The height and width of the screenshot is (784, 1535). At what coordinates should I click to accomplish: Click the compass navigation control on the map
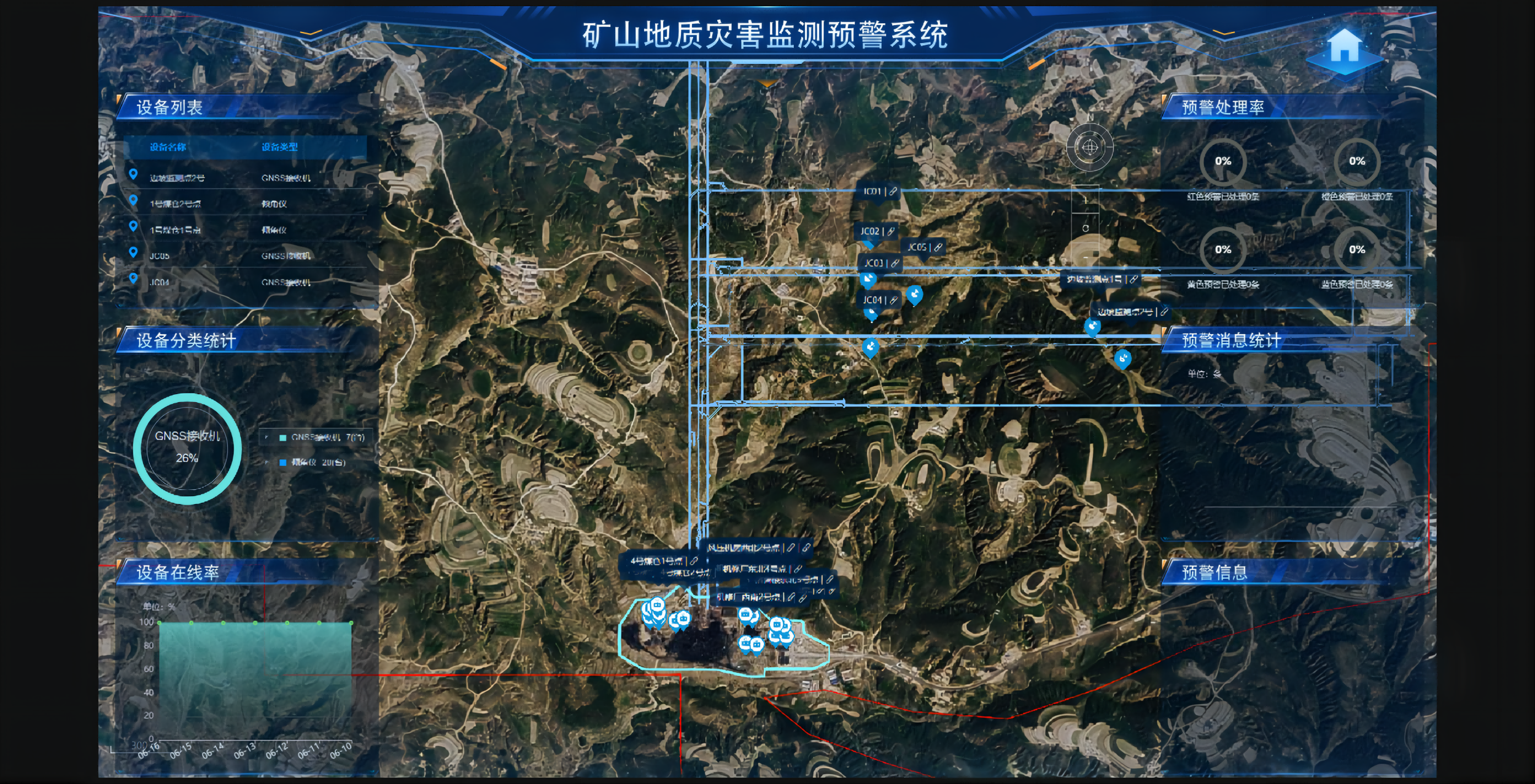tap(1090, 147)
